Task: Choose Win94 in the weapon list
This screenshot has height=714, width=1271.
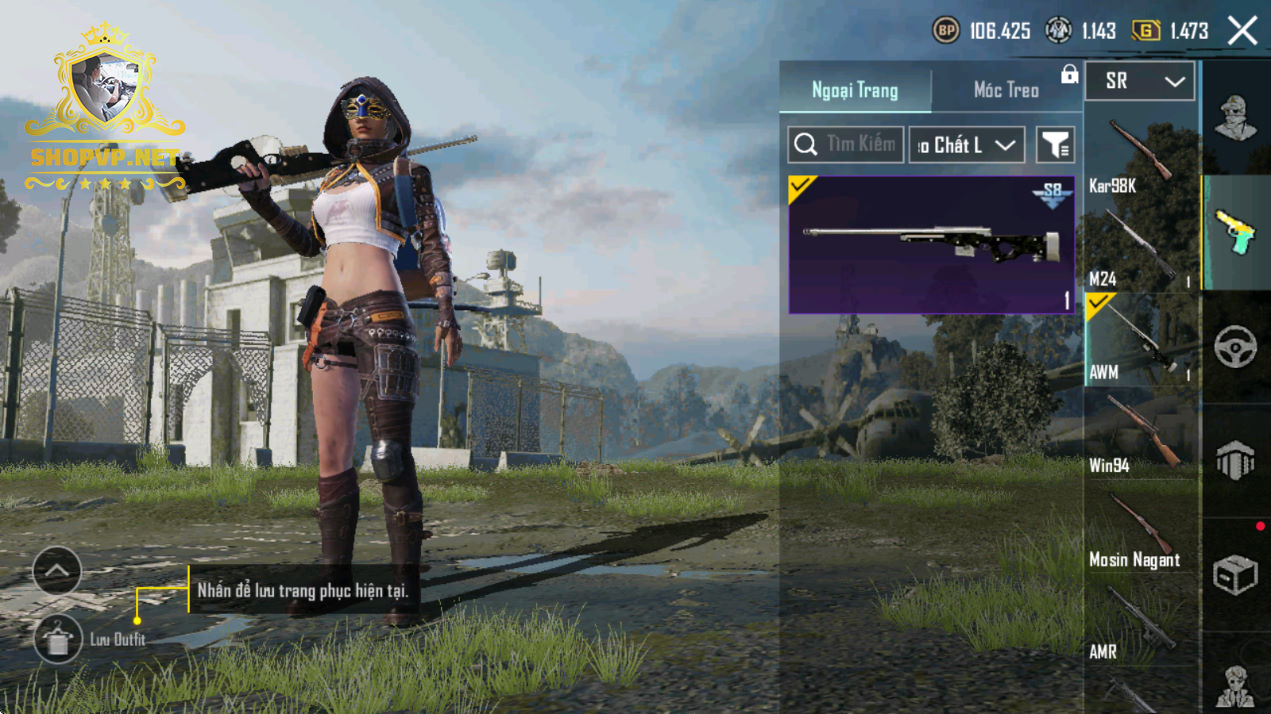Action: [x=1140, y=435]
